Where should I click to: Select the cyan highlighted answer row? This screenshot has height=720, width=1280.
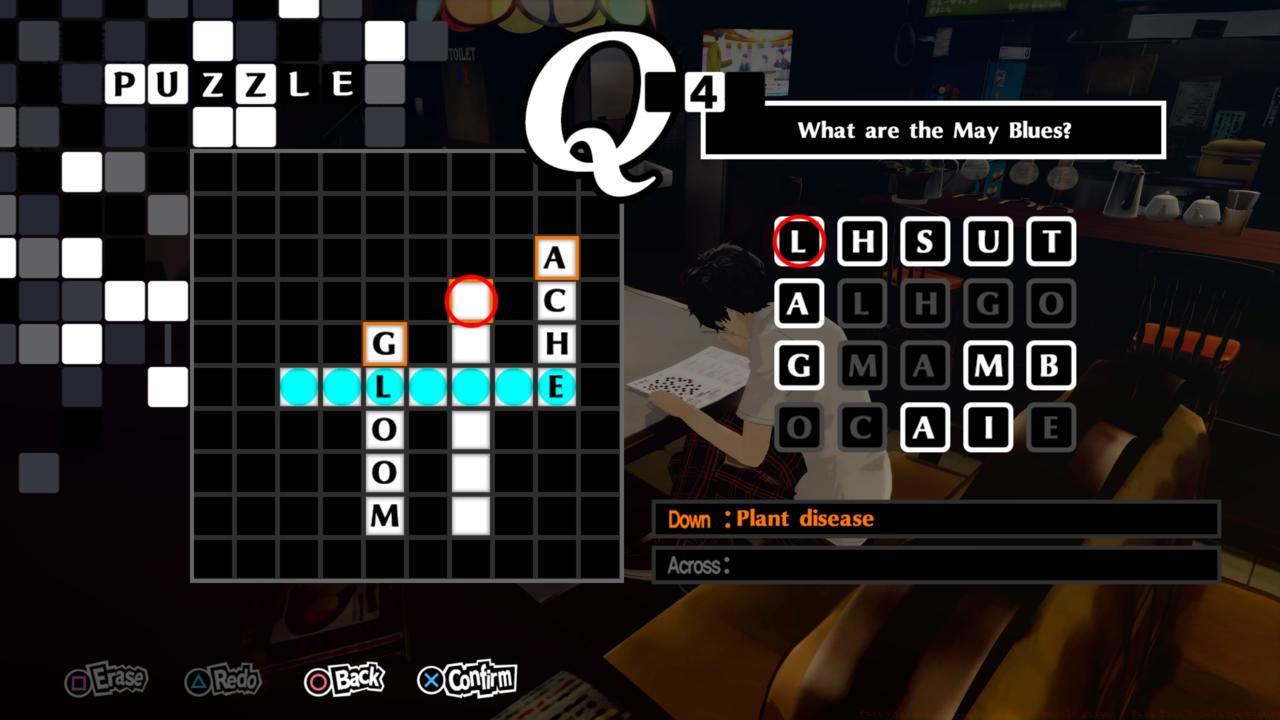click(430, 386)
